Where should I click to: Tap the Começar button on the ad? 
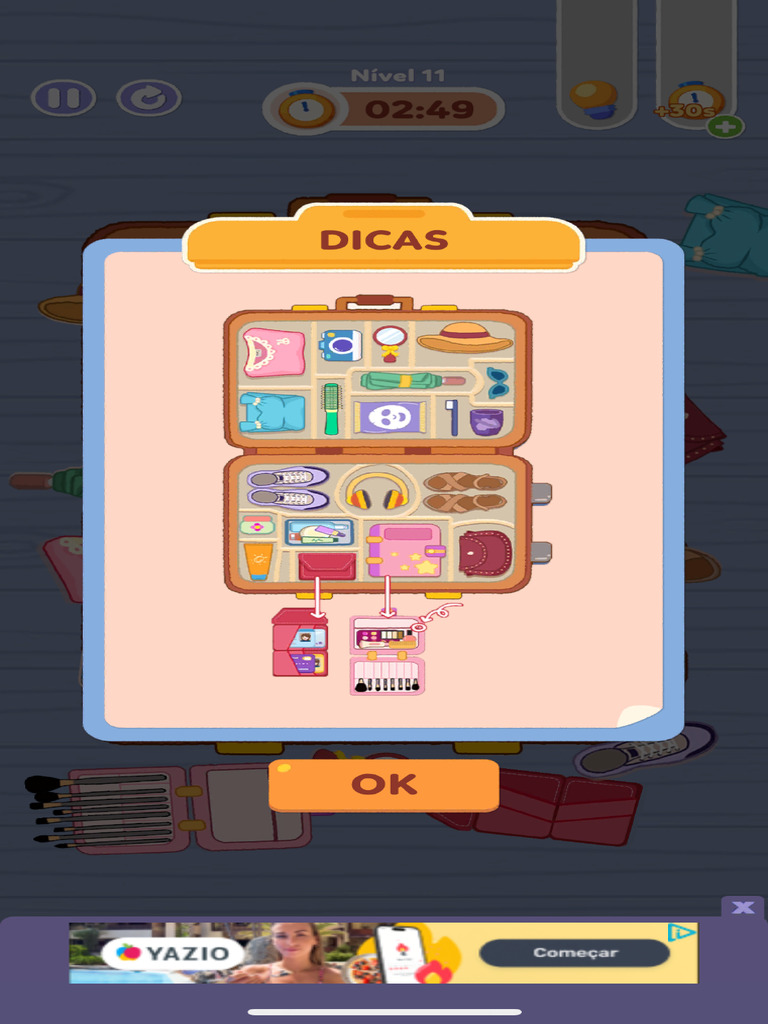click(574, 953)
